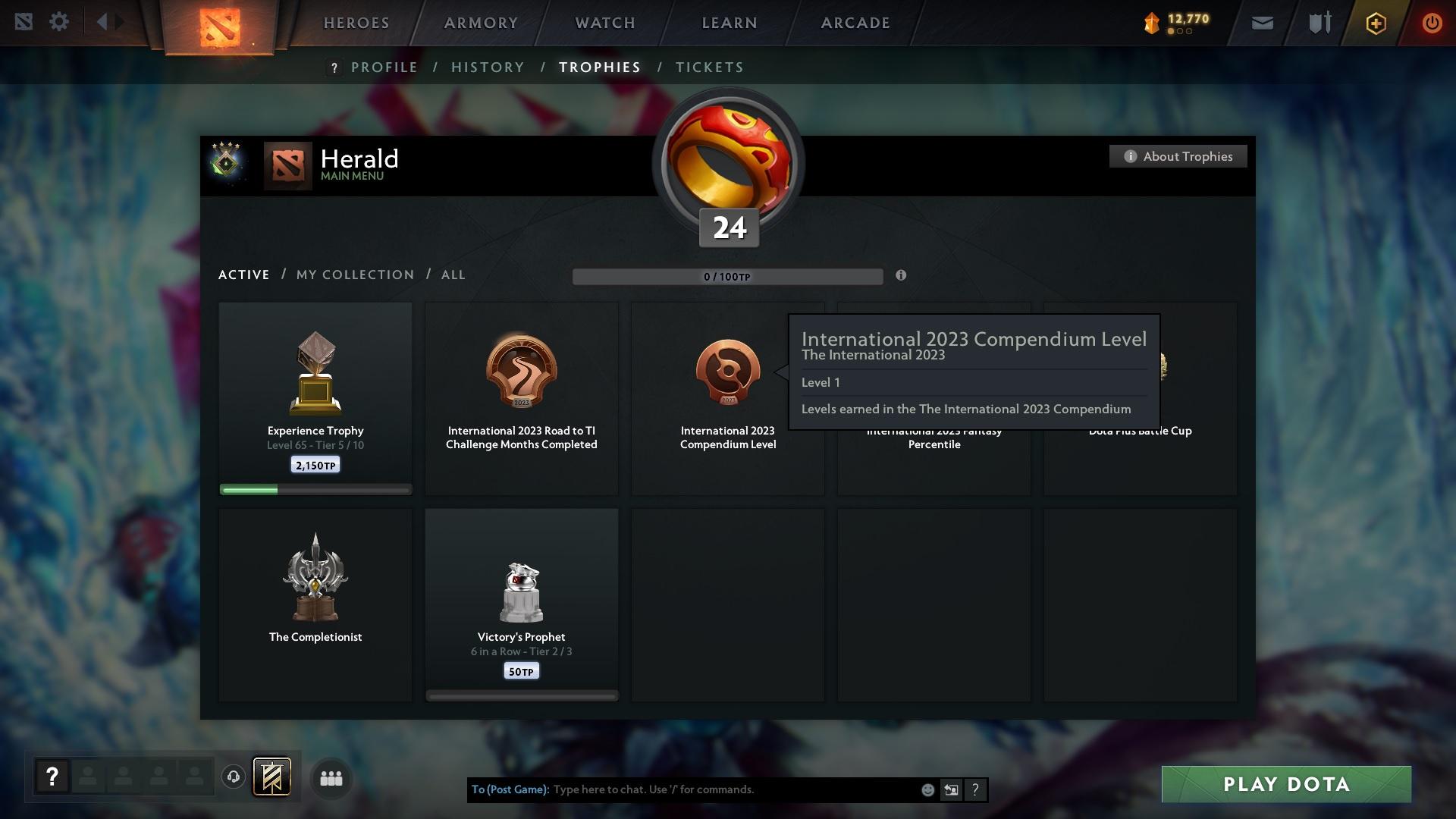Open the TICKETS section
Viewport: 1456px width, 819px height.
[x=708, y=67]
